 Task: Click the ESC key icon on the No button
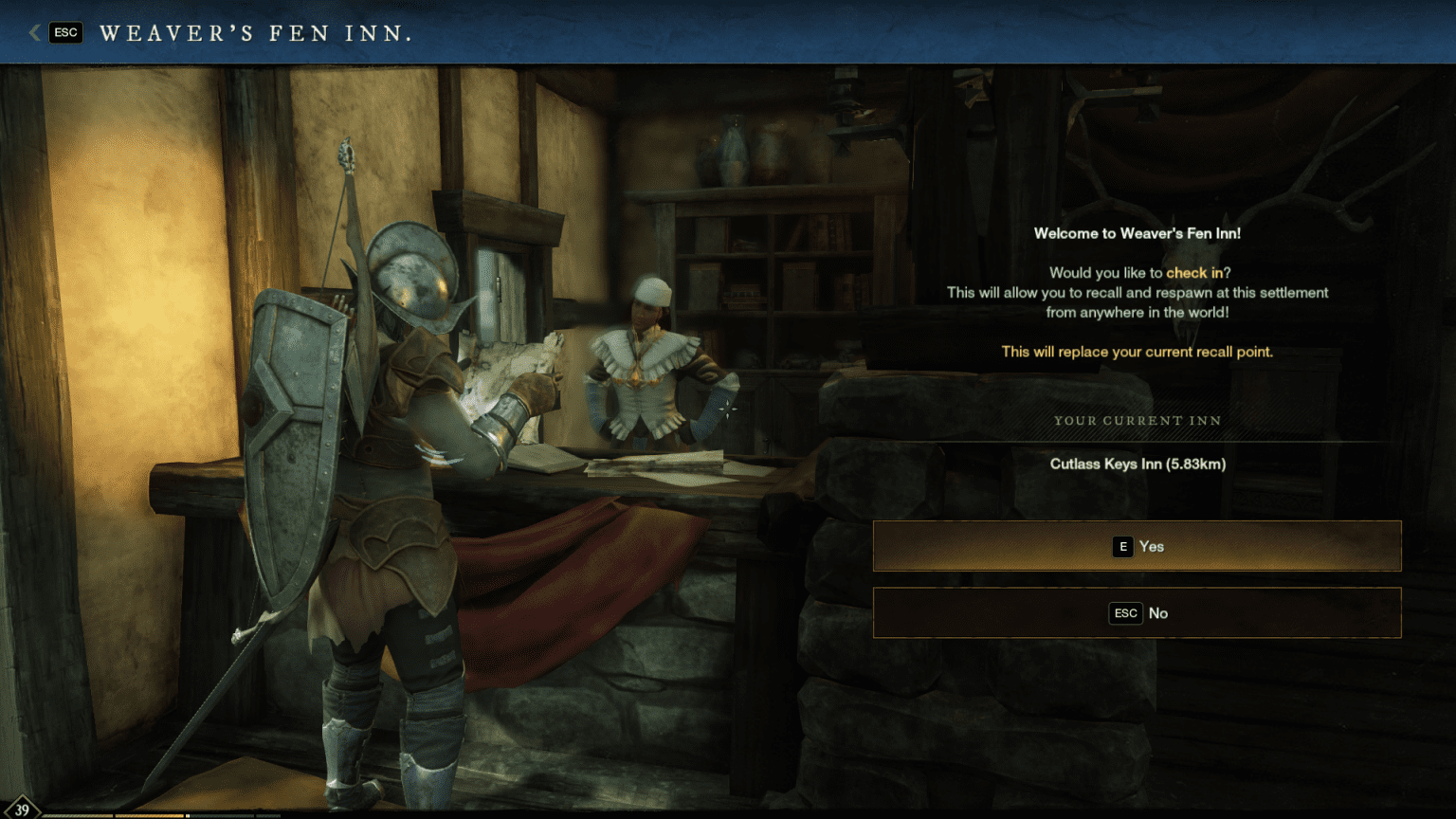tap(1125, 613)
